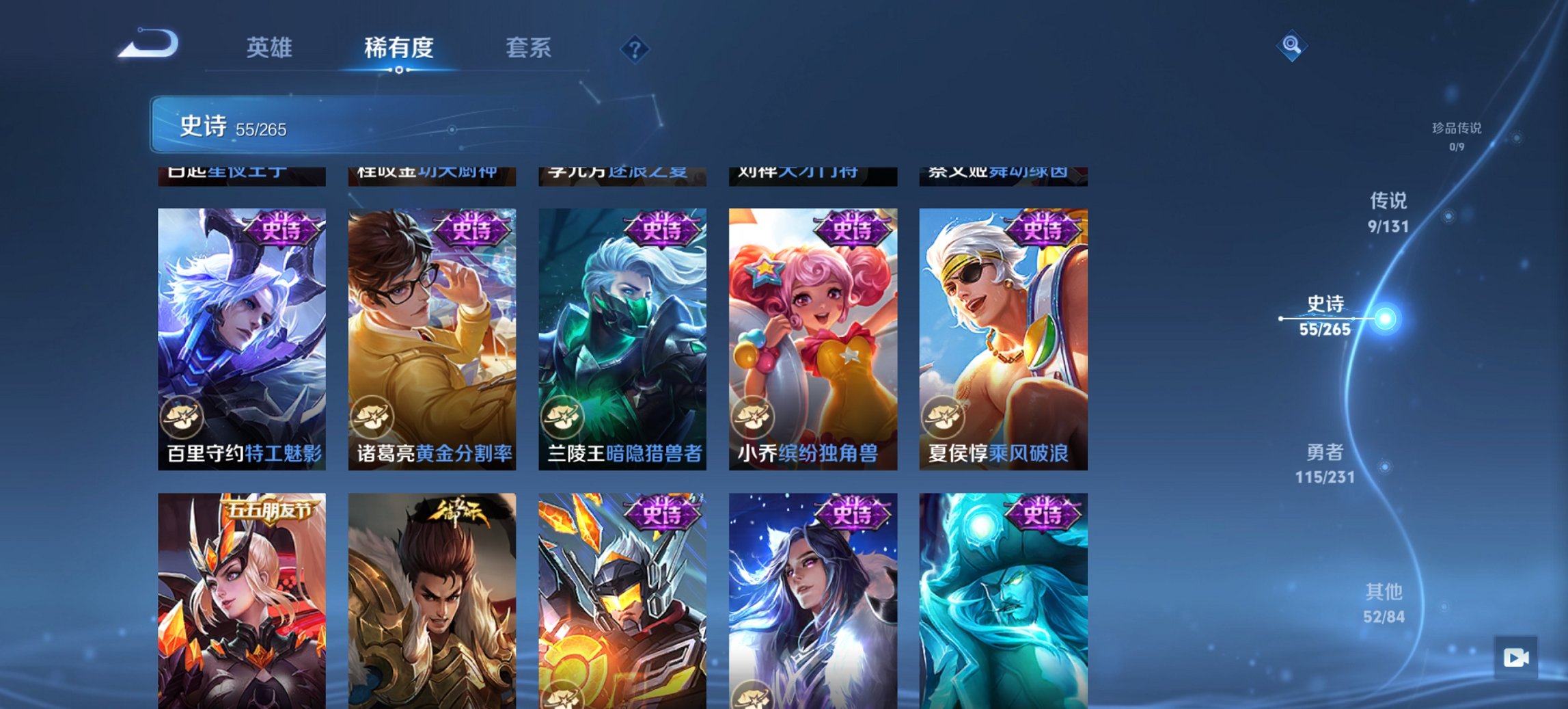Open help via the question mark icon

coord(635,49)
